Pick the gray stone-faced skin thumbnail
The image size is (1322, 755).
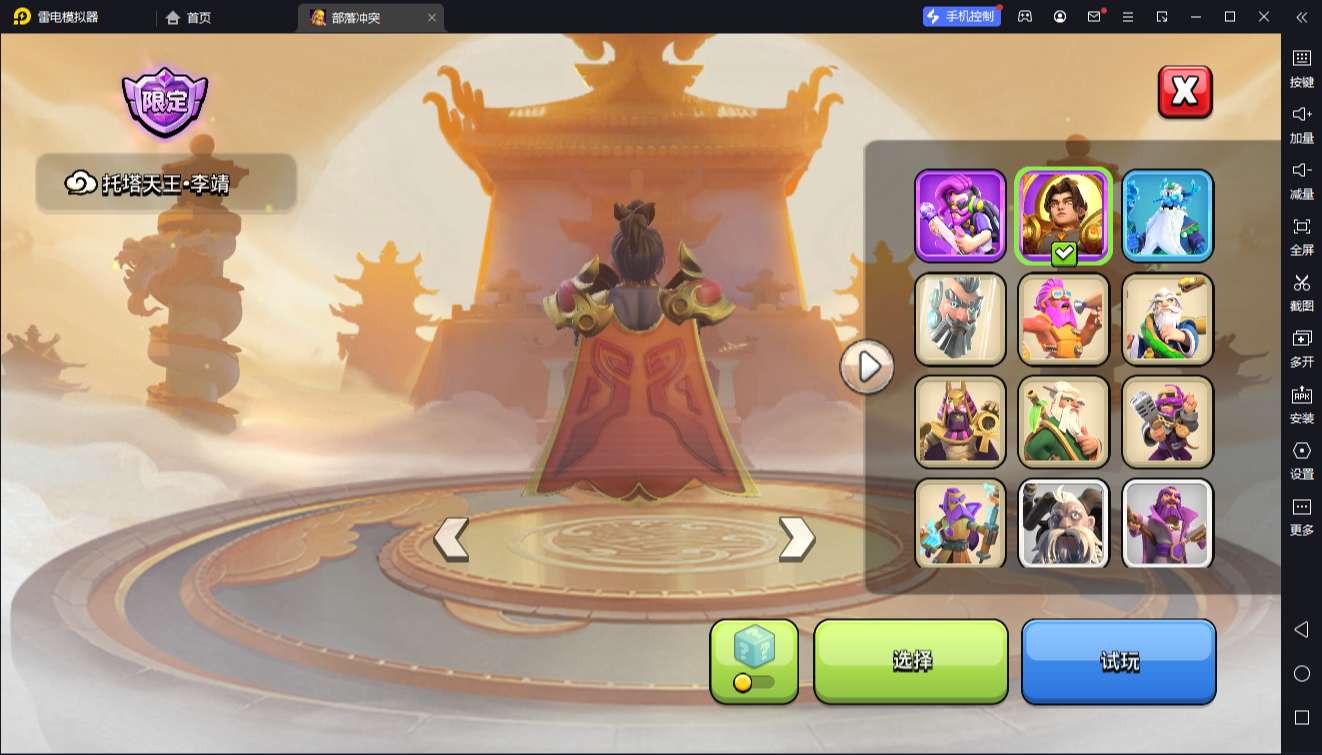960,319
